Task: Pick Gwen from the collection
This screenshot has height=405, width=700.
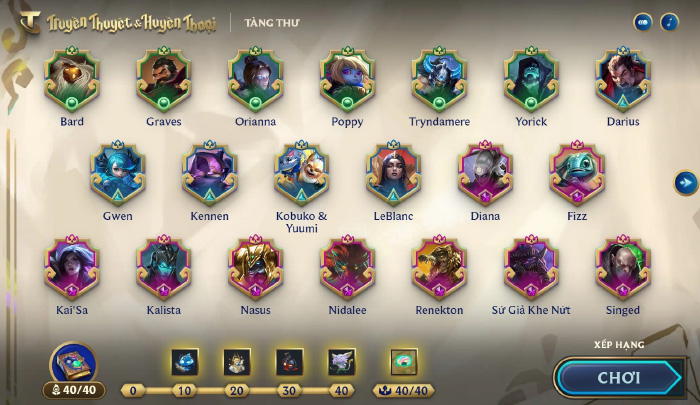Action: coord(118,173)
